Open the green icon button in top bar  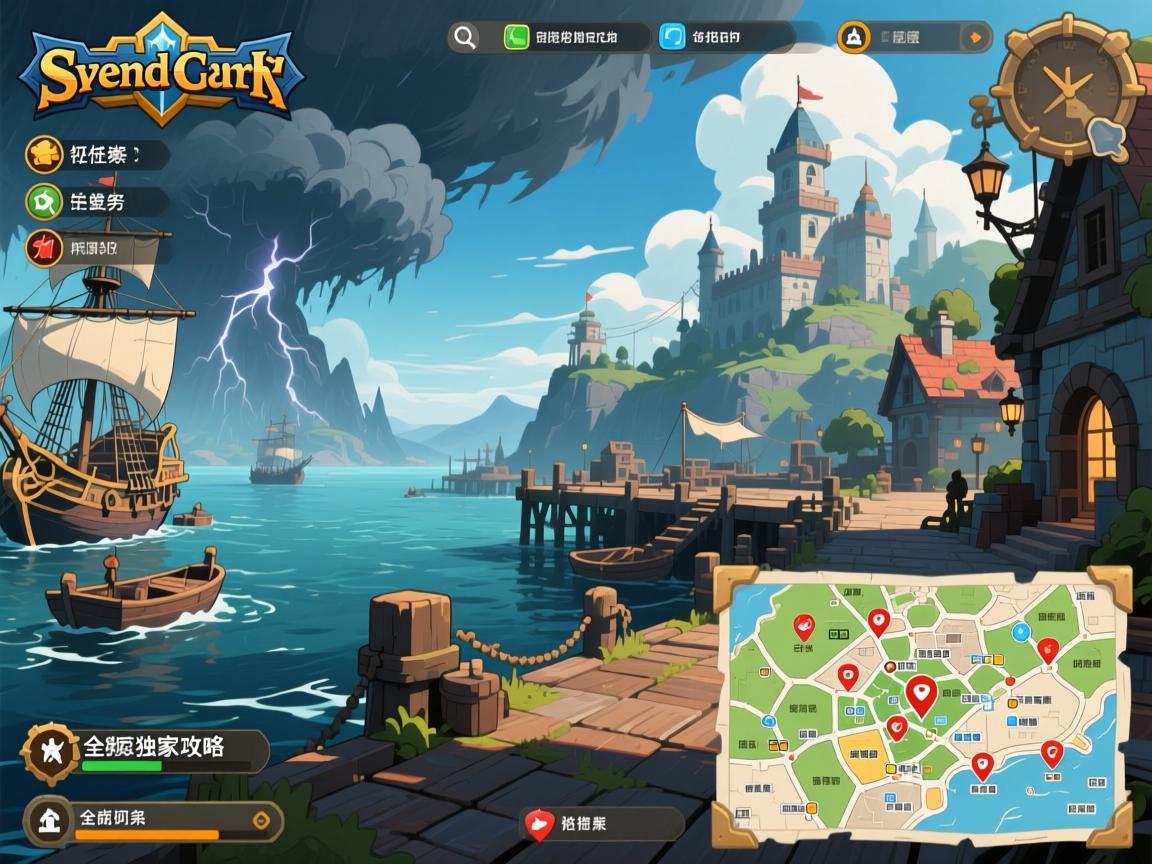coord(517,38)
